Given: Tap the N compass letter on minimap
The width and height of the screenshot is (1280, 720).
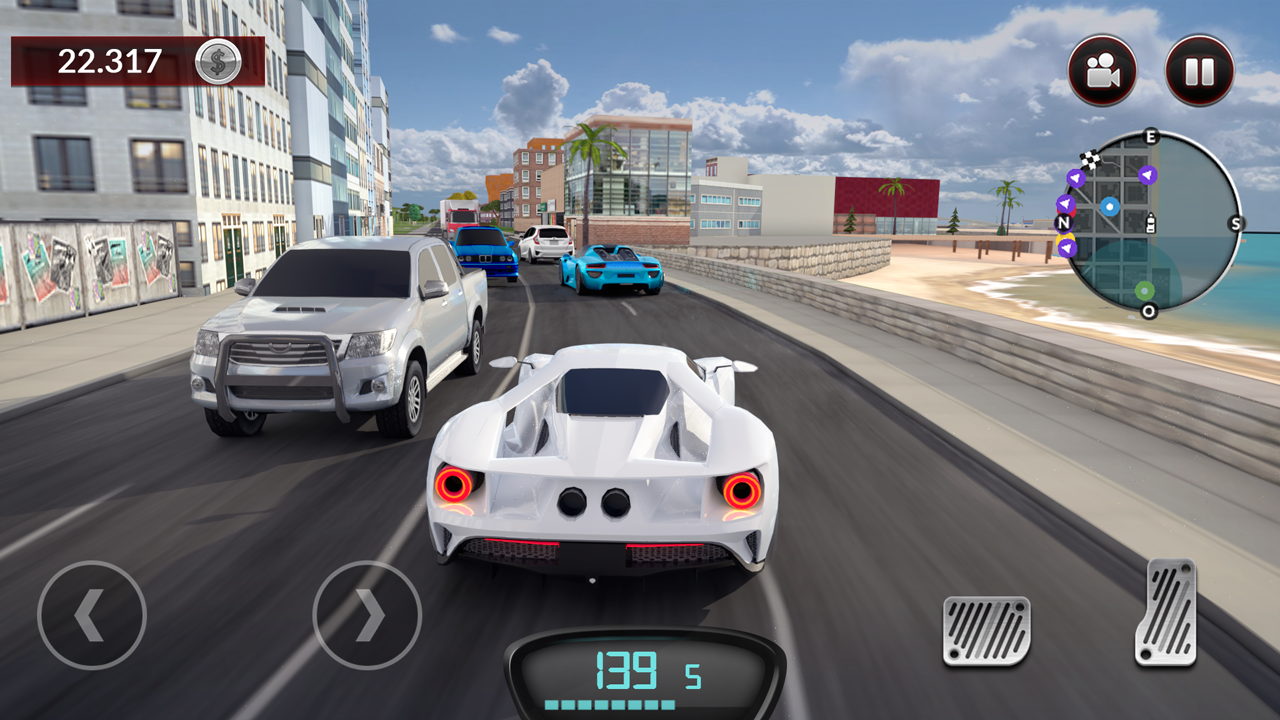Looking at the screenshot, I should pyautogui.click(x=1062, y=223).
